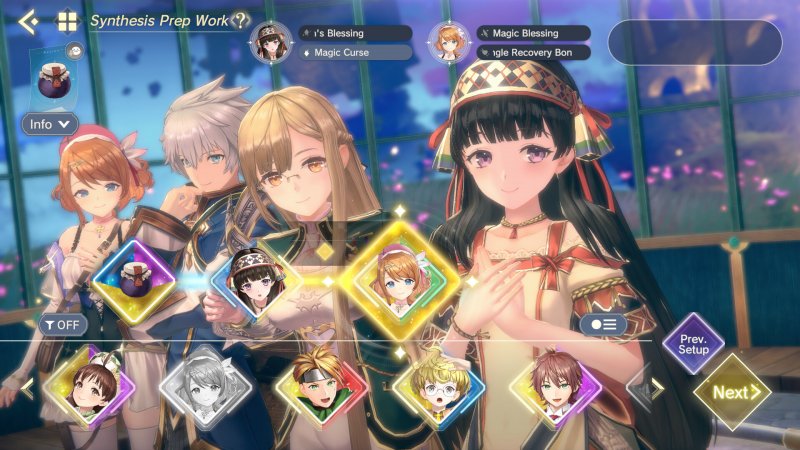Image resolution: width=800 pixels, height=450 pixels.
Task: Load the Prev. Setup
Action: pyautogui.click(x=693, y=345)
